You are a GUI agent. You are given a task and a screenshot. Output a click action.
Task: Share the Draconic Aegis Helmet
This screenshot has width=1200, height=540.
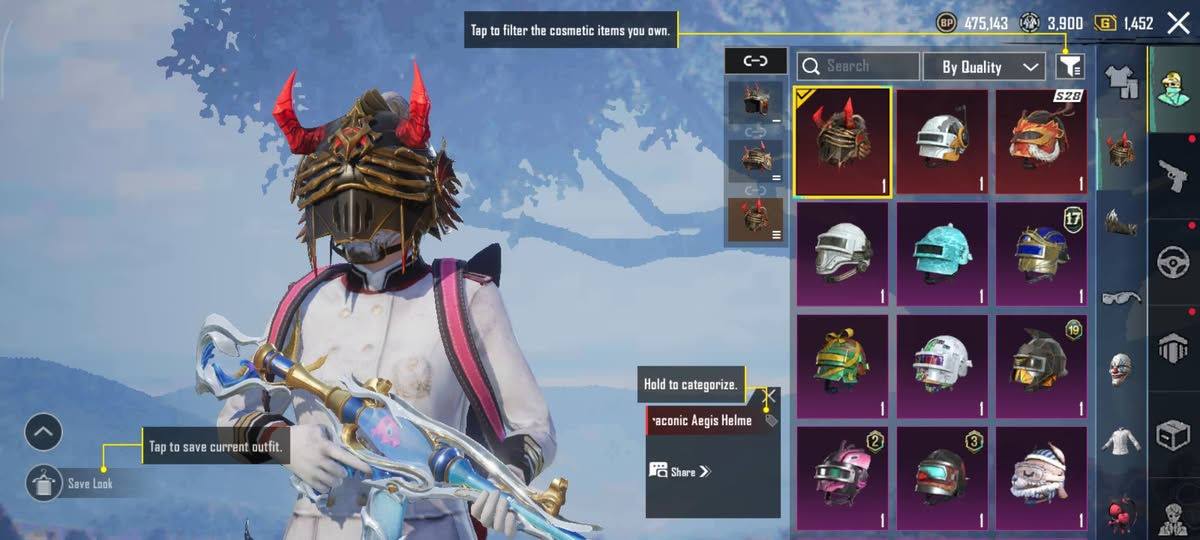pos(680,471)
